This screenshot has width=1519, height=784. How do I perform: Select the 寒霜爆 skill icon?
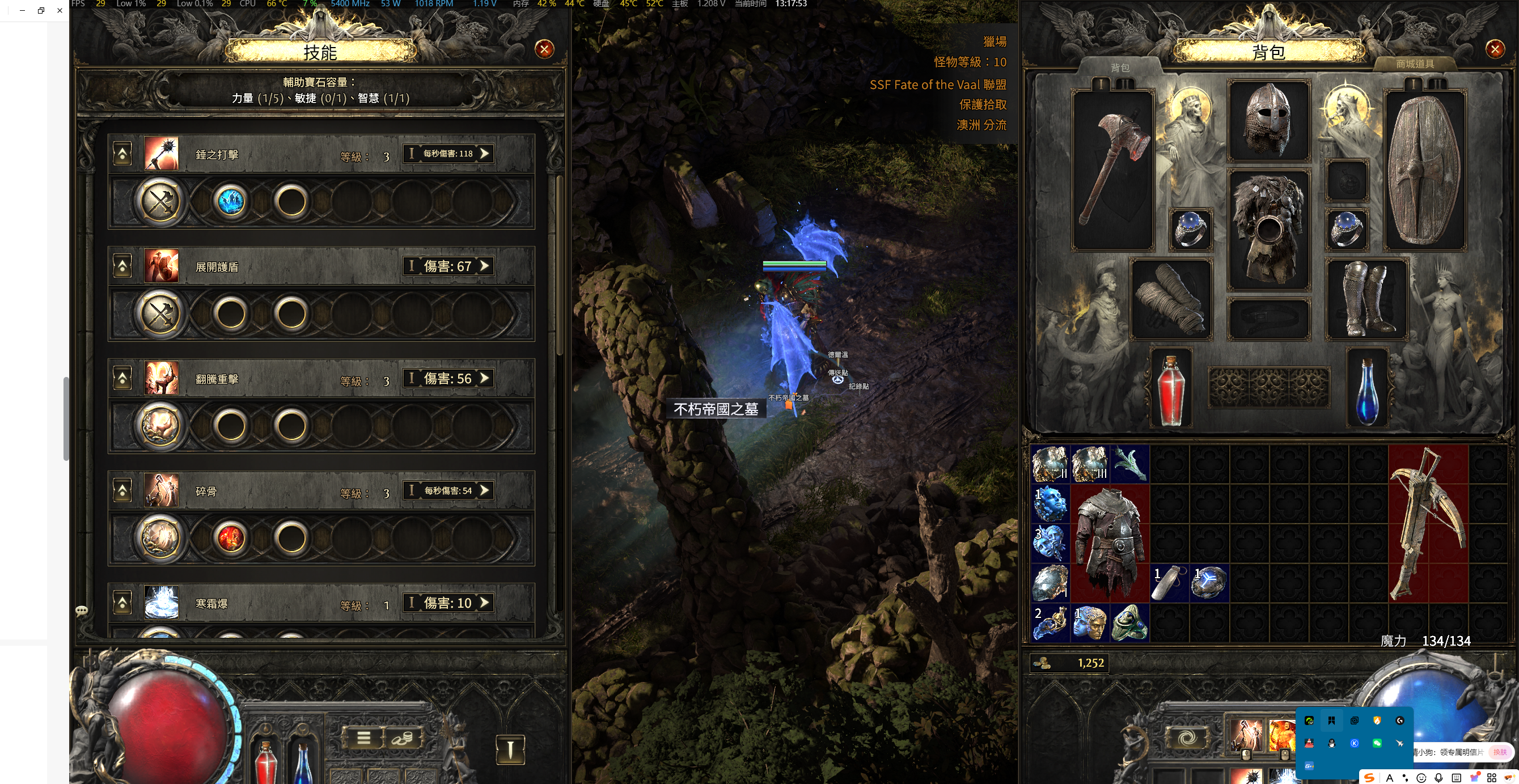(161, 603)
